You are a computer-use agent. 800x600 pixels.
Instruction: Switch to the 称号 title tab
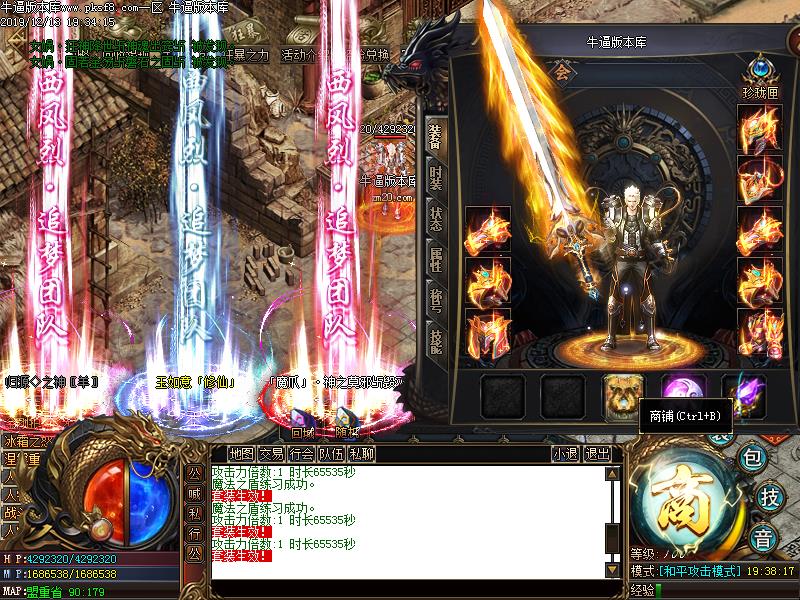pos(435,302)
